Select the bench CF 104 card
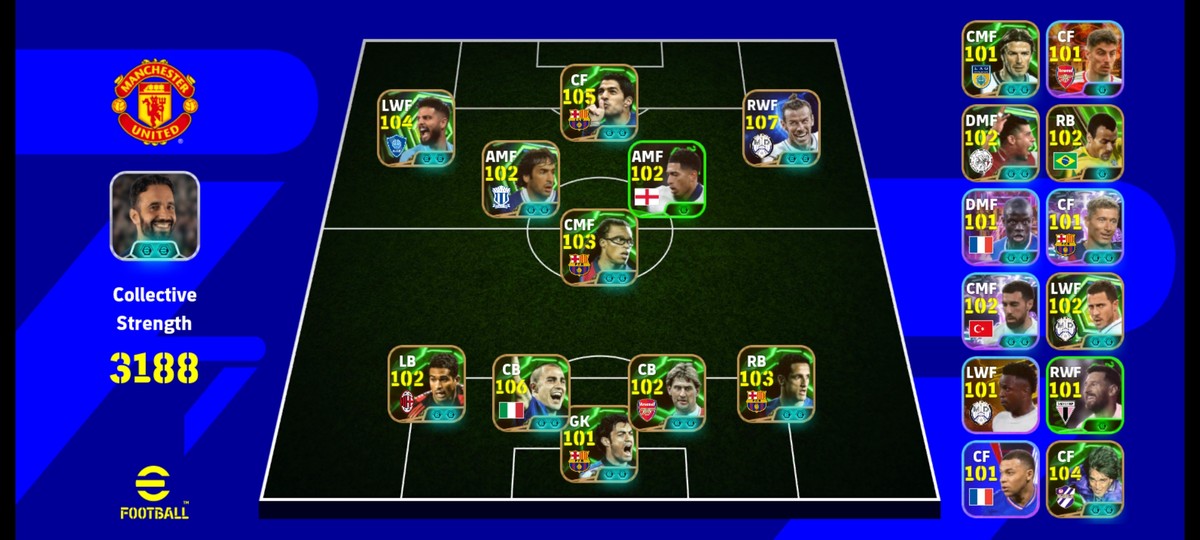This screenshot has width=1200, height=540. 1085,479
